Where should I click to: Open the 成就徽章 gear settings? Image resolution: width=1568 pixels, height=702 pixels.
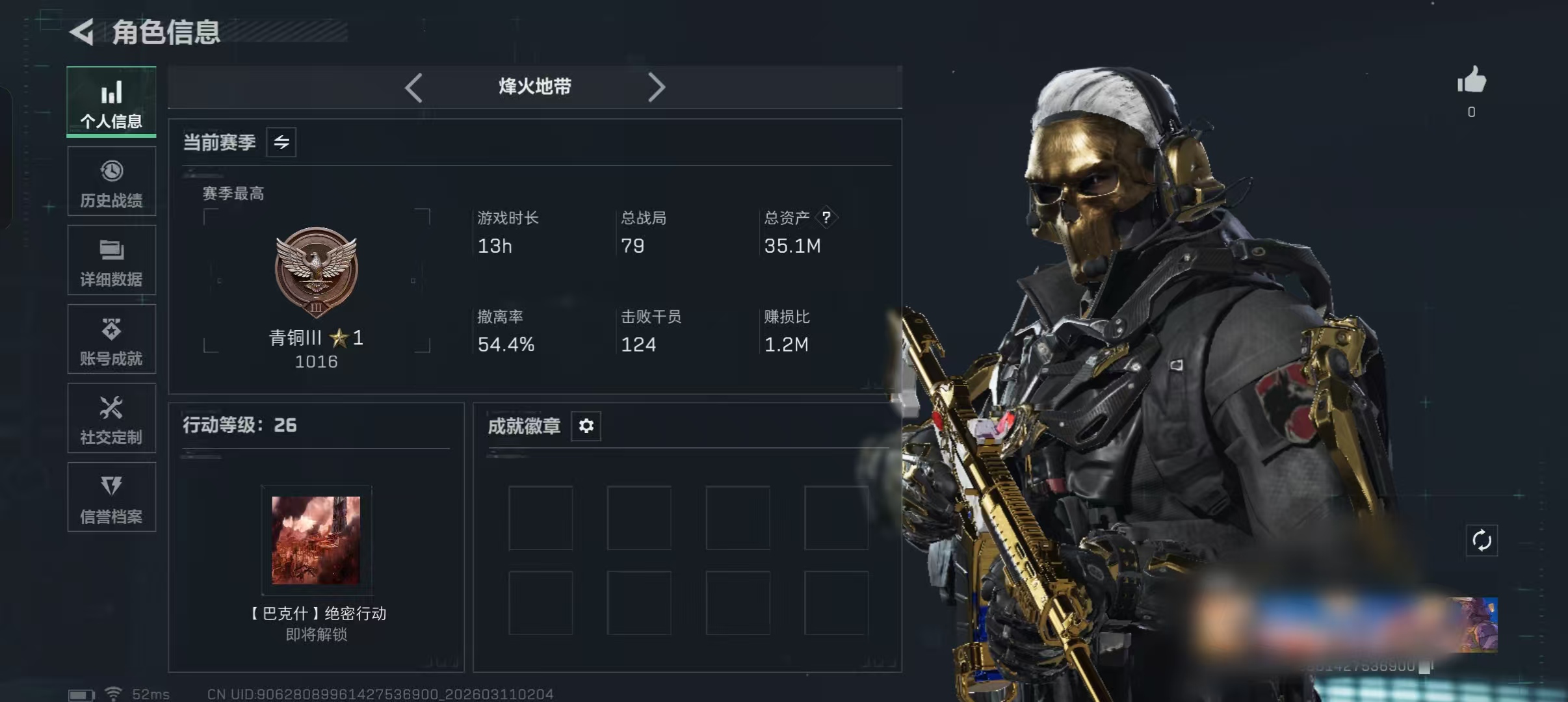[x=586, y=426]
